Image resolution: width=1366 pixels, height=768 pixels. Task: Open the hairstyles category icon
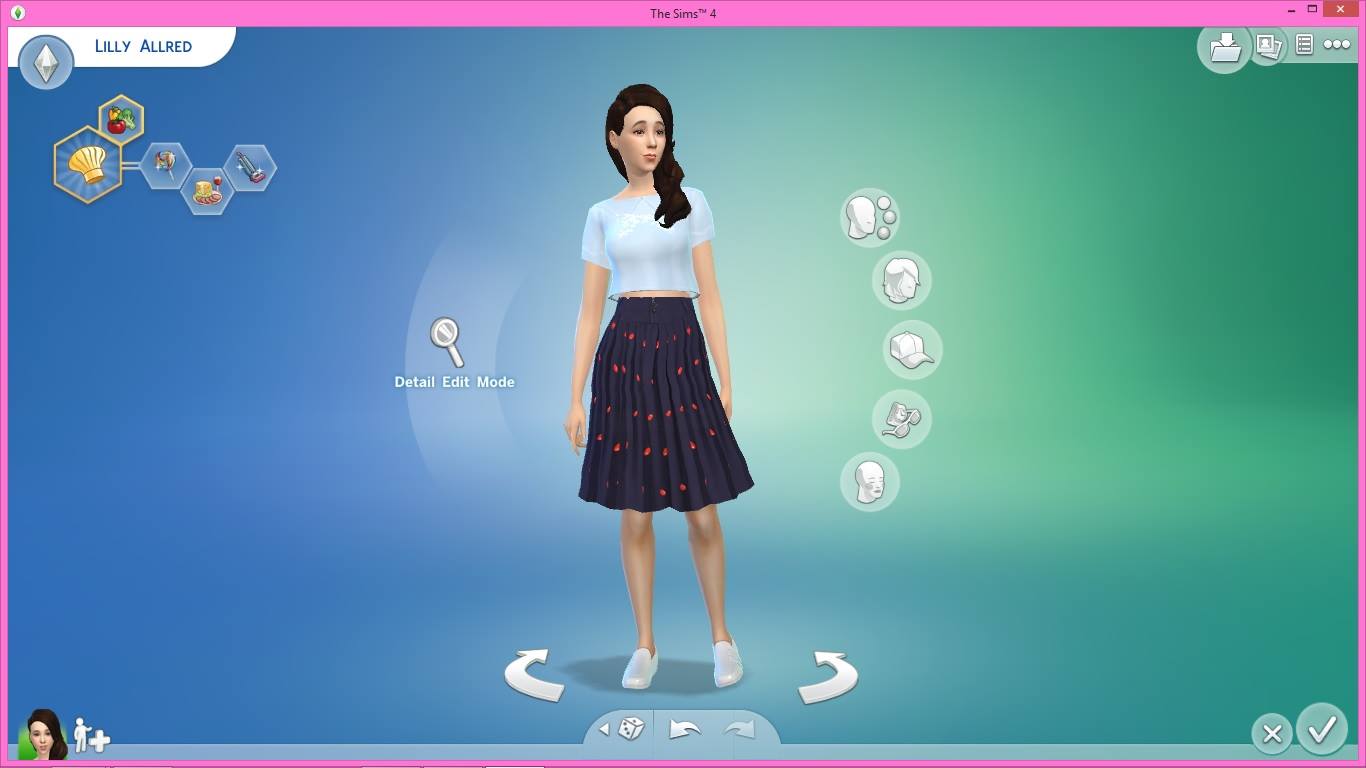(901, 281)
